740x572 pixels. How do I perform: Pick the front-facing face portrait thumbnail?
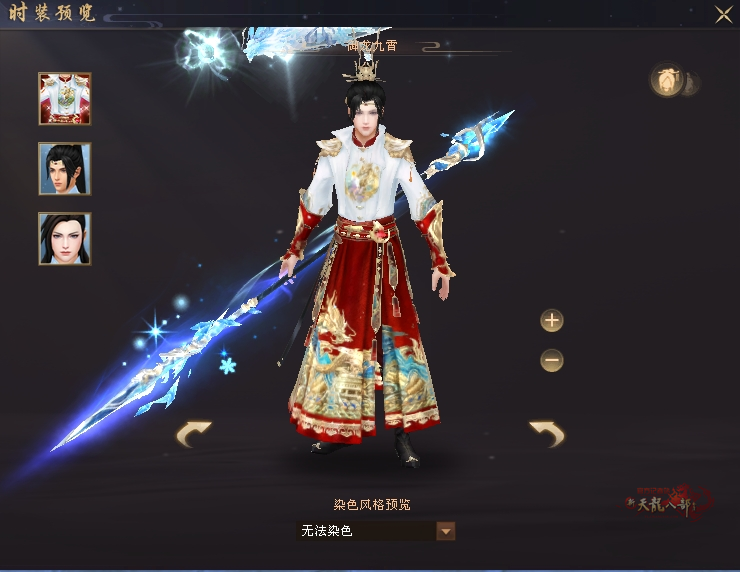tap(65, 238)
